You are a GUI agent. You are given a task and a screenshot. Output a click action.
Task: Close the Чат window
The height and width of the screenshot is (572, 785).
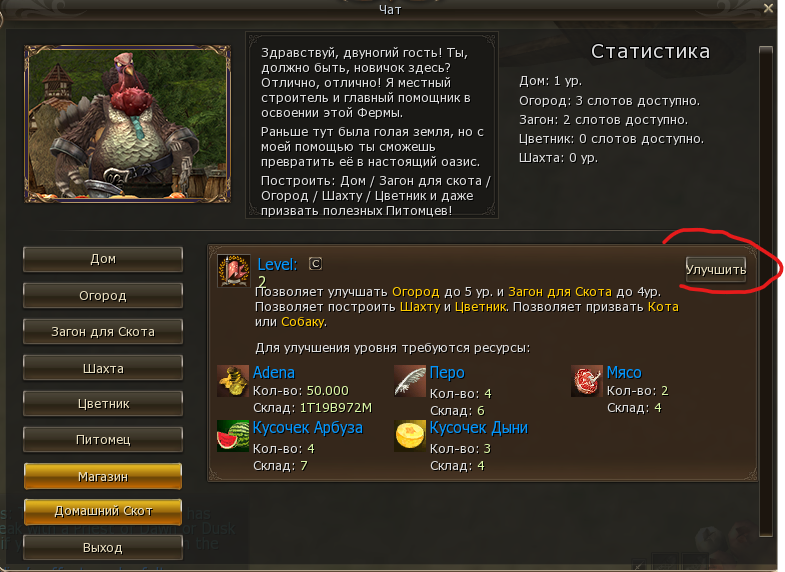(765, 9)
